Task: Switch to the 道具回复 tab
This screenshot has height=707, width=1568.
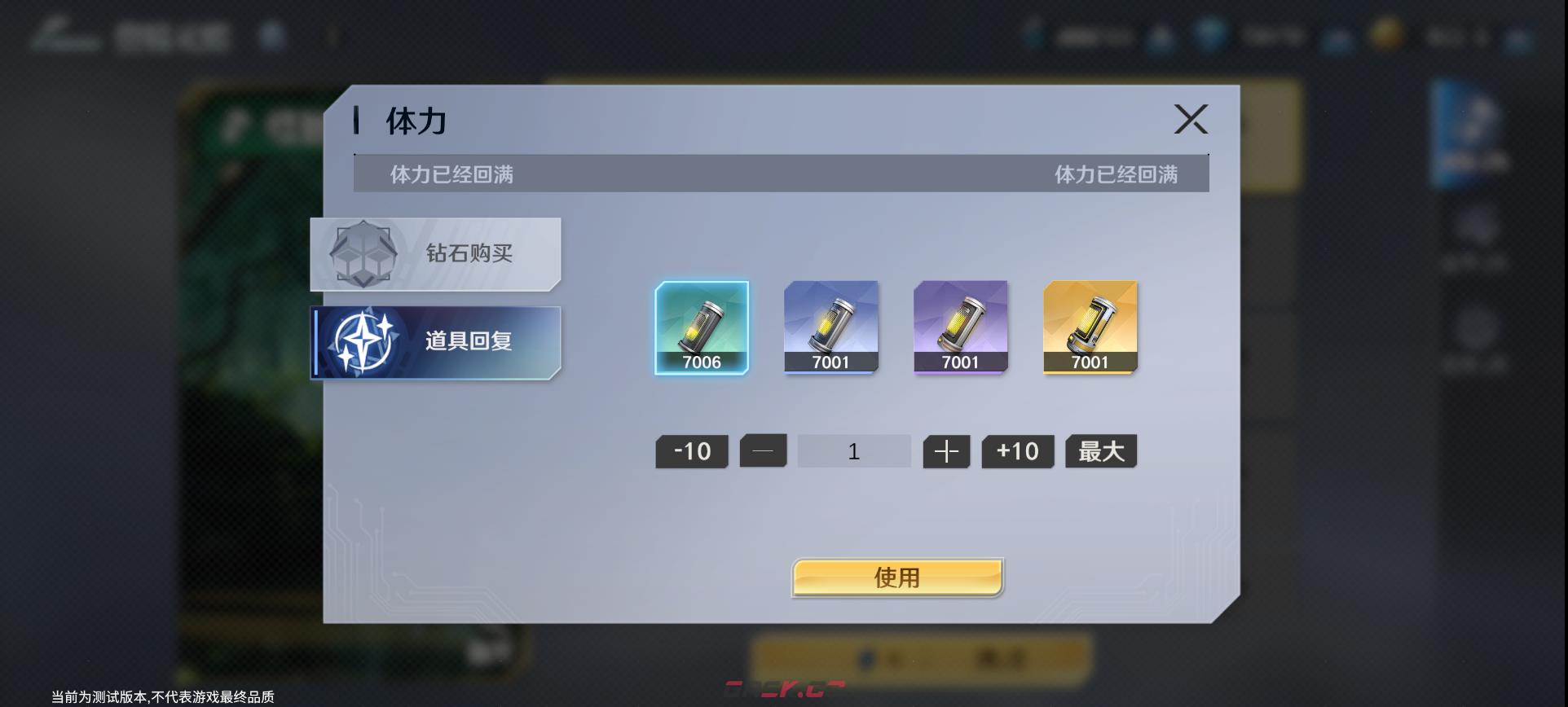Action: [x=434, y=341]
